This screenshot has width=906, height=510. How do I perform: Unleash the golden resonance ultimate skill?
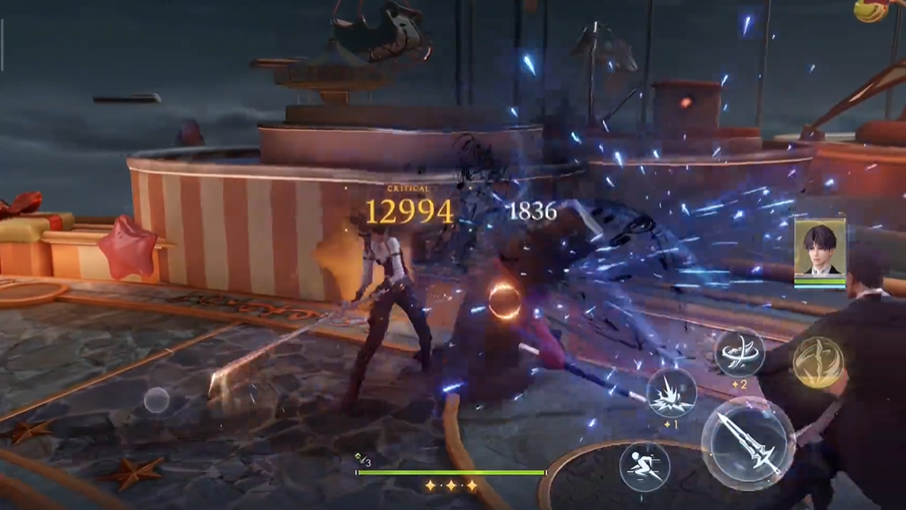click(x=818, y=362)
